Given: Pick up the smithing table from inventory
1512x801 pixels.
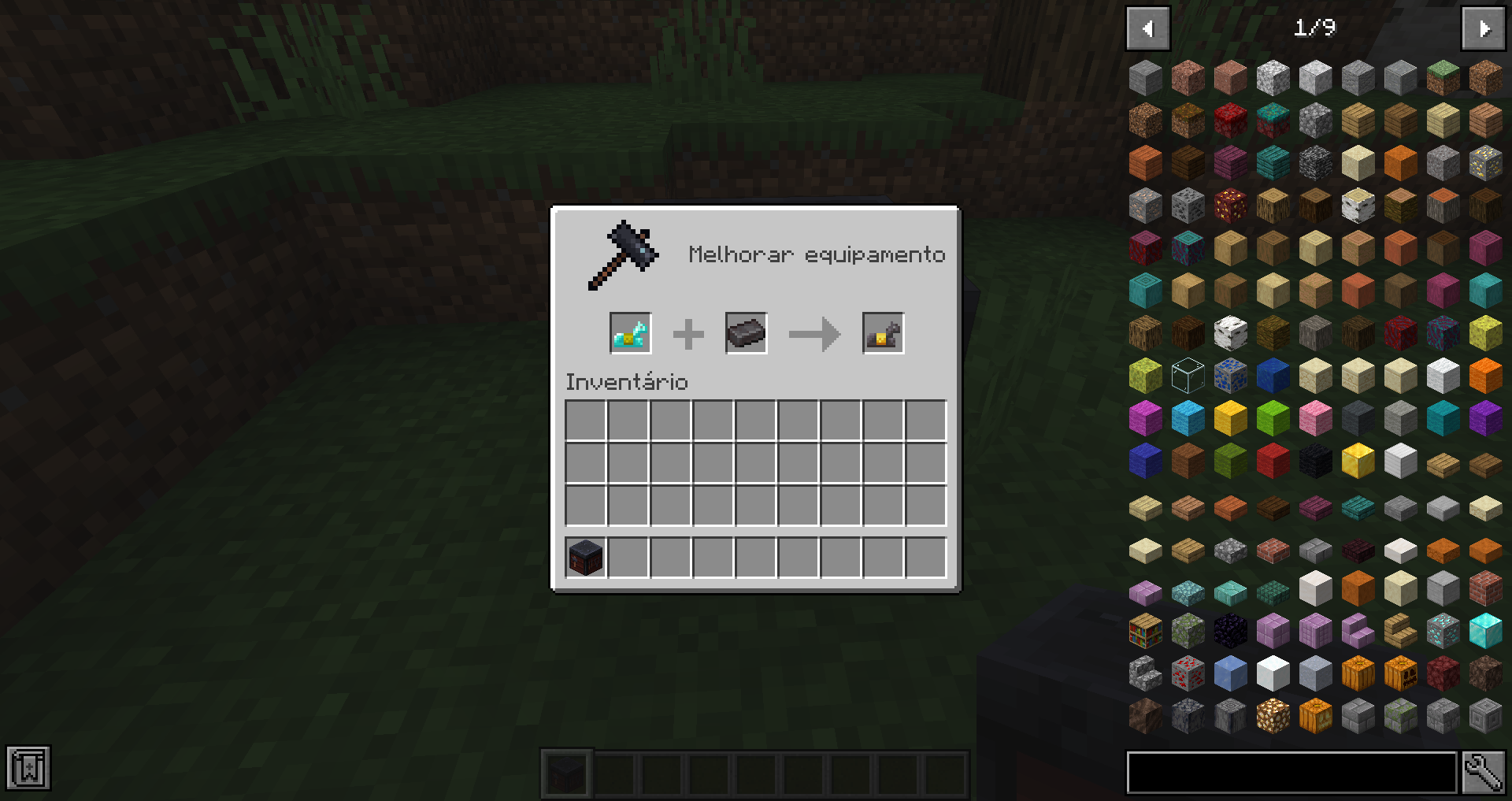Looking at the screenshot, I should coord(584,558).
